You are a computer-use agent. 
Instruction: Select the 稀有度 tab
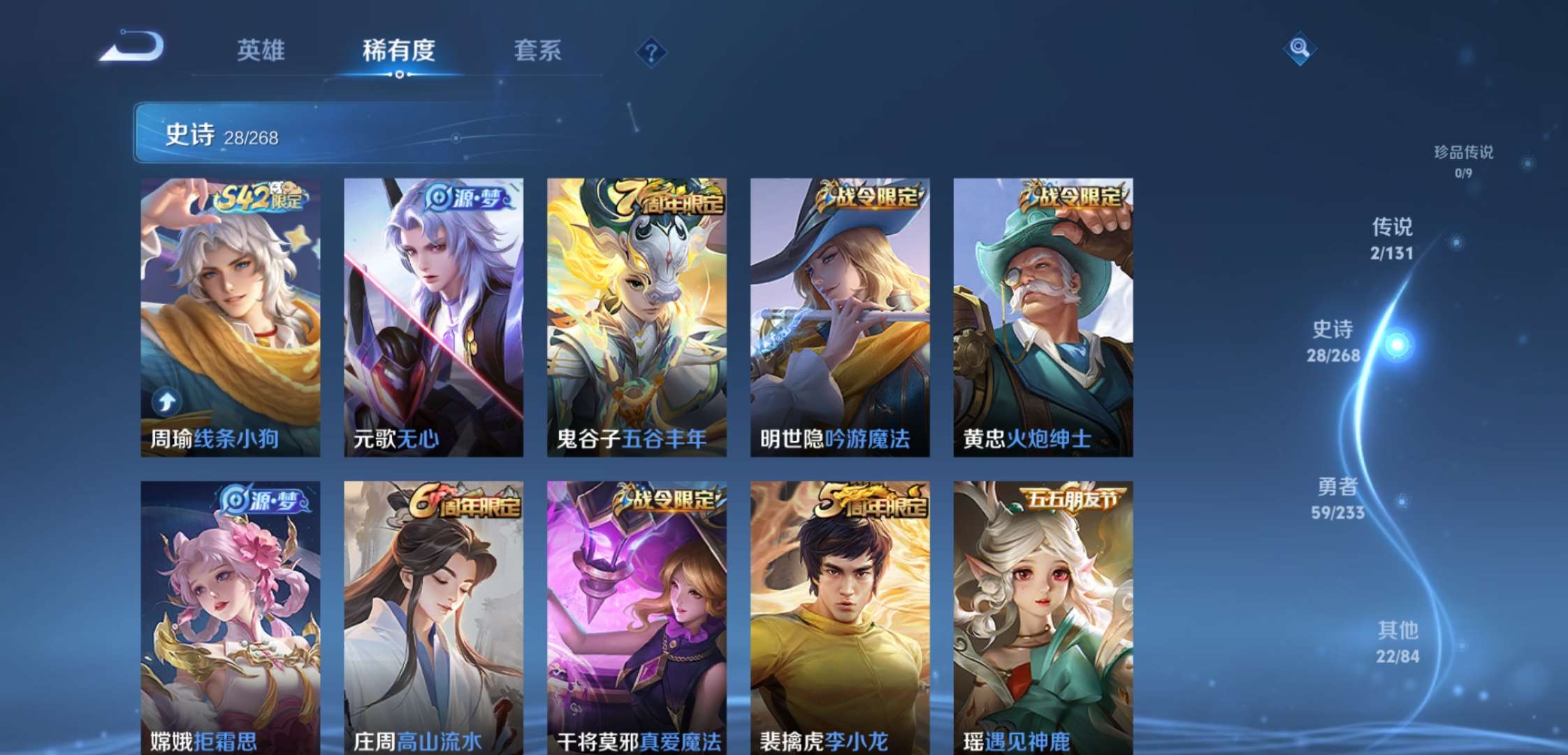[x=398, y=50]
